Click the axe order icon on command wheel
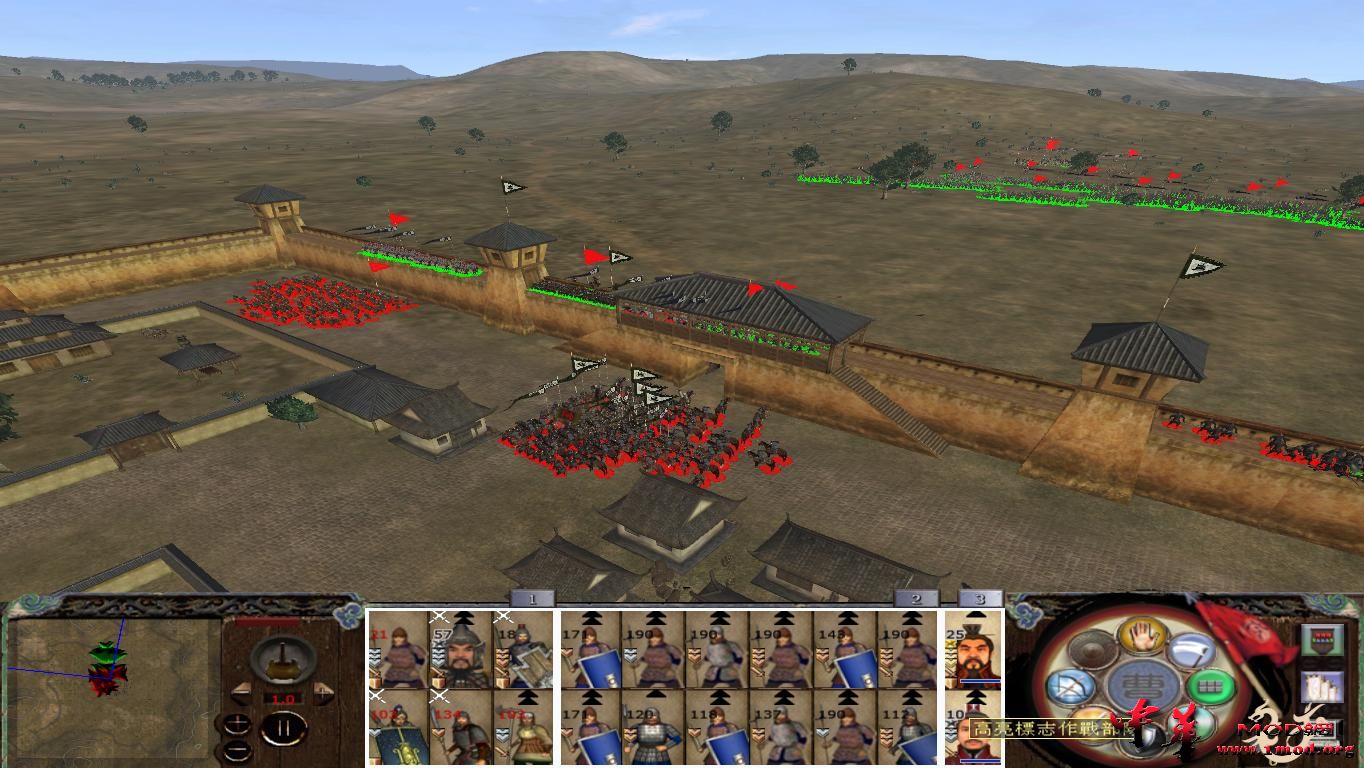The width and height of the screenshot is (1364, 768). click(1189, 649)
